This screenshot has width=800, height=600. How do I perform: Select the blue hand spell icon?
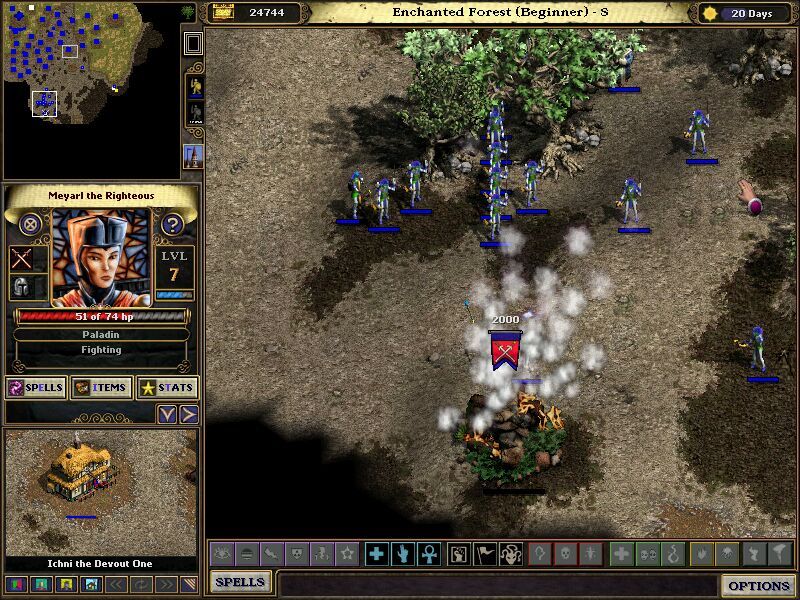tap(401, 554)
